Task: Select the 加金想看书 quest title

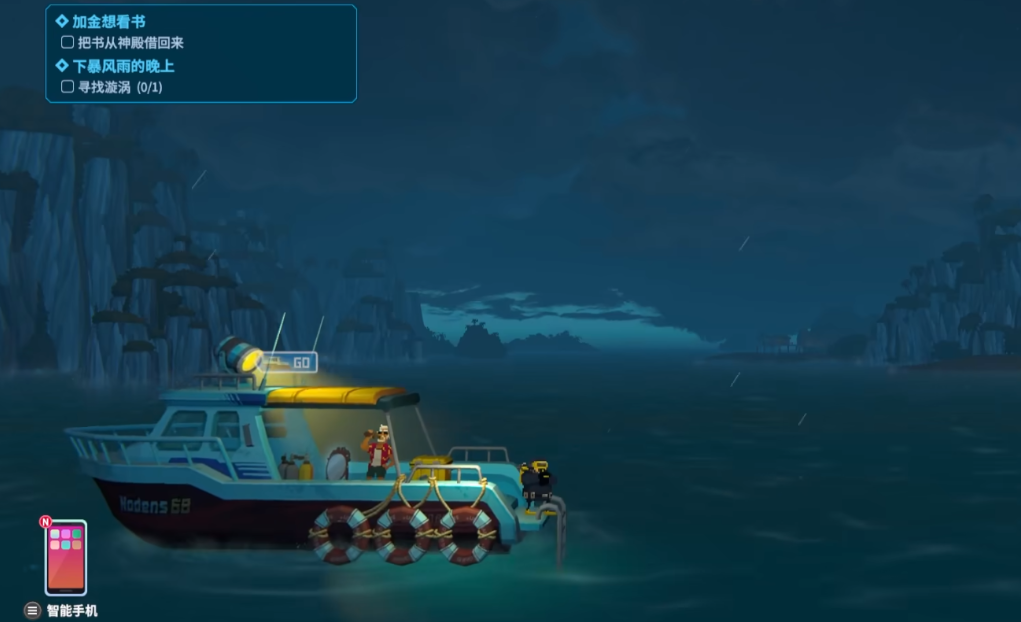Action: coord(109,21)
